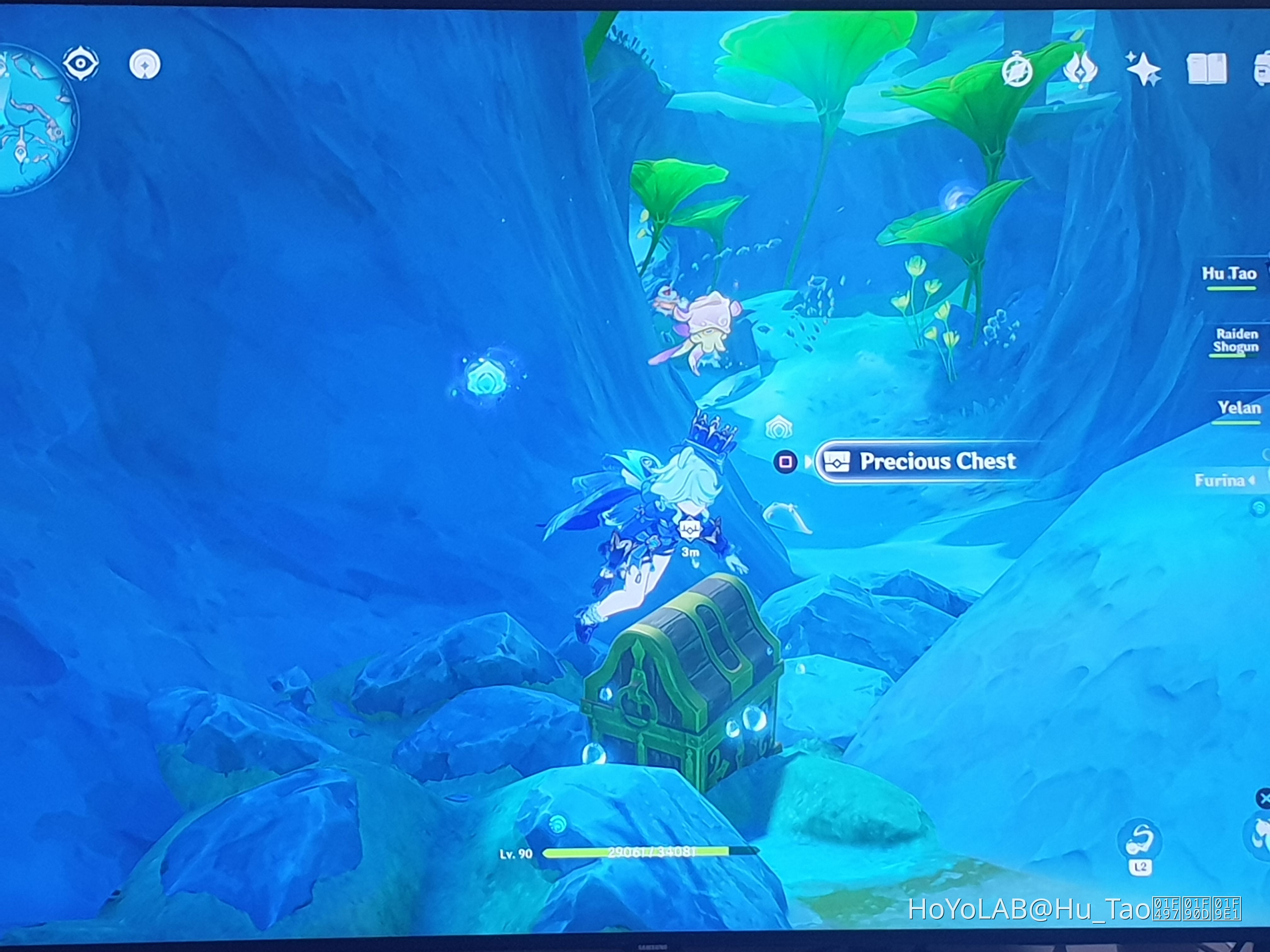The width and height of the screenshot is (1270, 952).
Task: Expand the Furina character entry arrow
Action: click(1252, 481)
